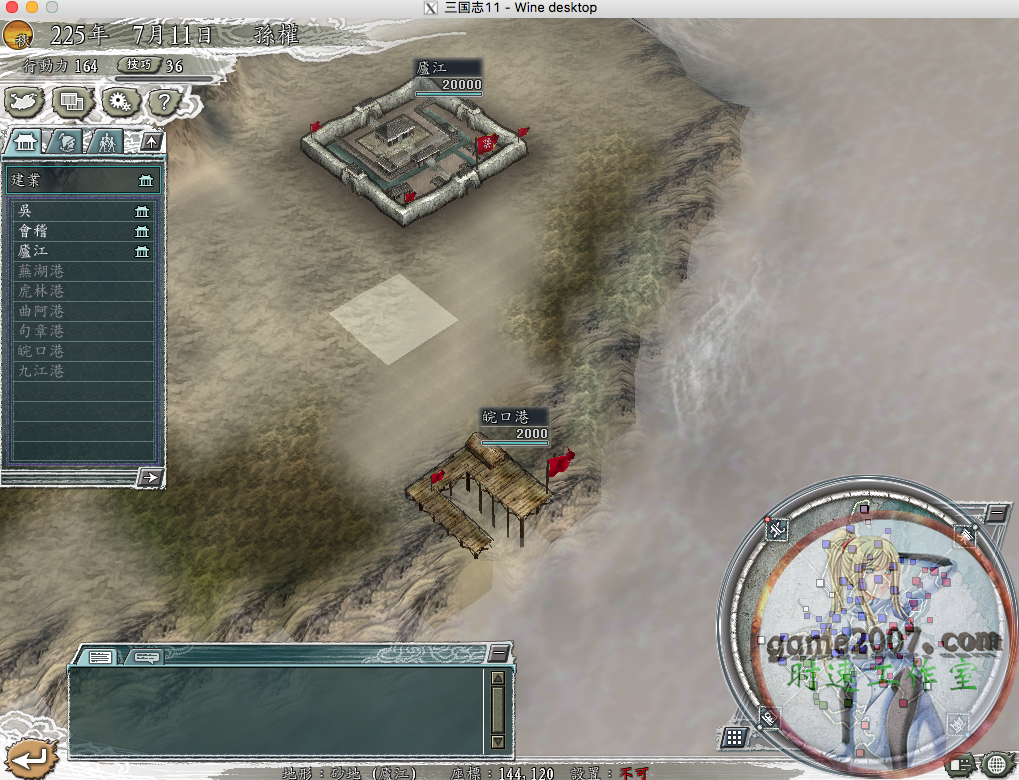Close the Wine desktop window
Viewport: 1019px width, 780px height.
pos(10,7)
